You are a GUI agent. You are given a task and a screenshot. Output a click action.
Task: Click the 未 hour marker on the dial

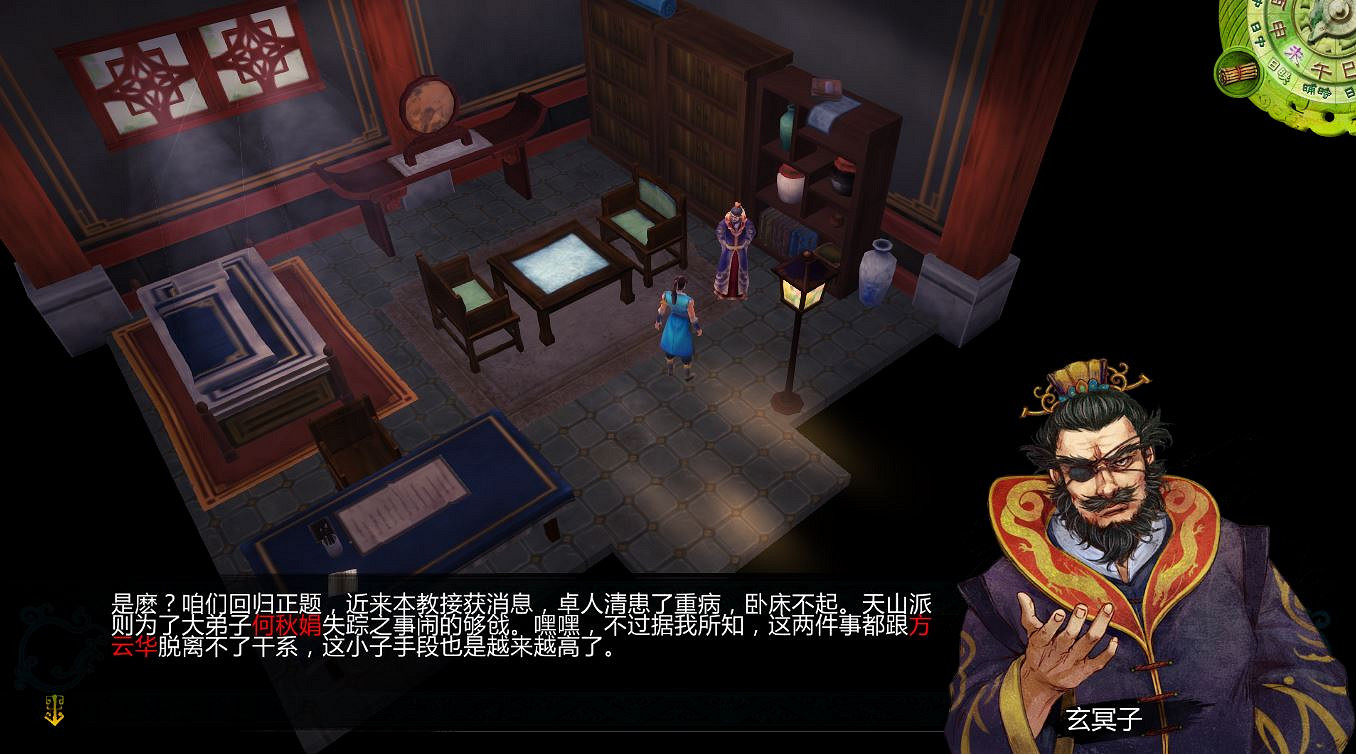(x=1293, y=52)
